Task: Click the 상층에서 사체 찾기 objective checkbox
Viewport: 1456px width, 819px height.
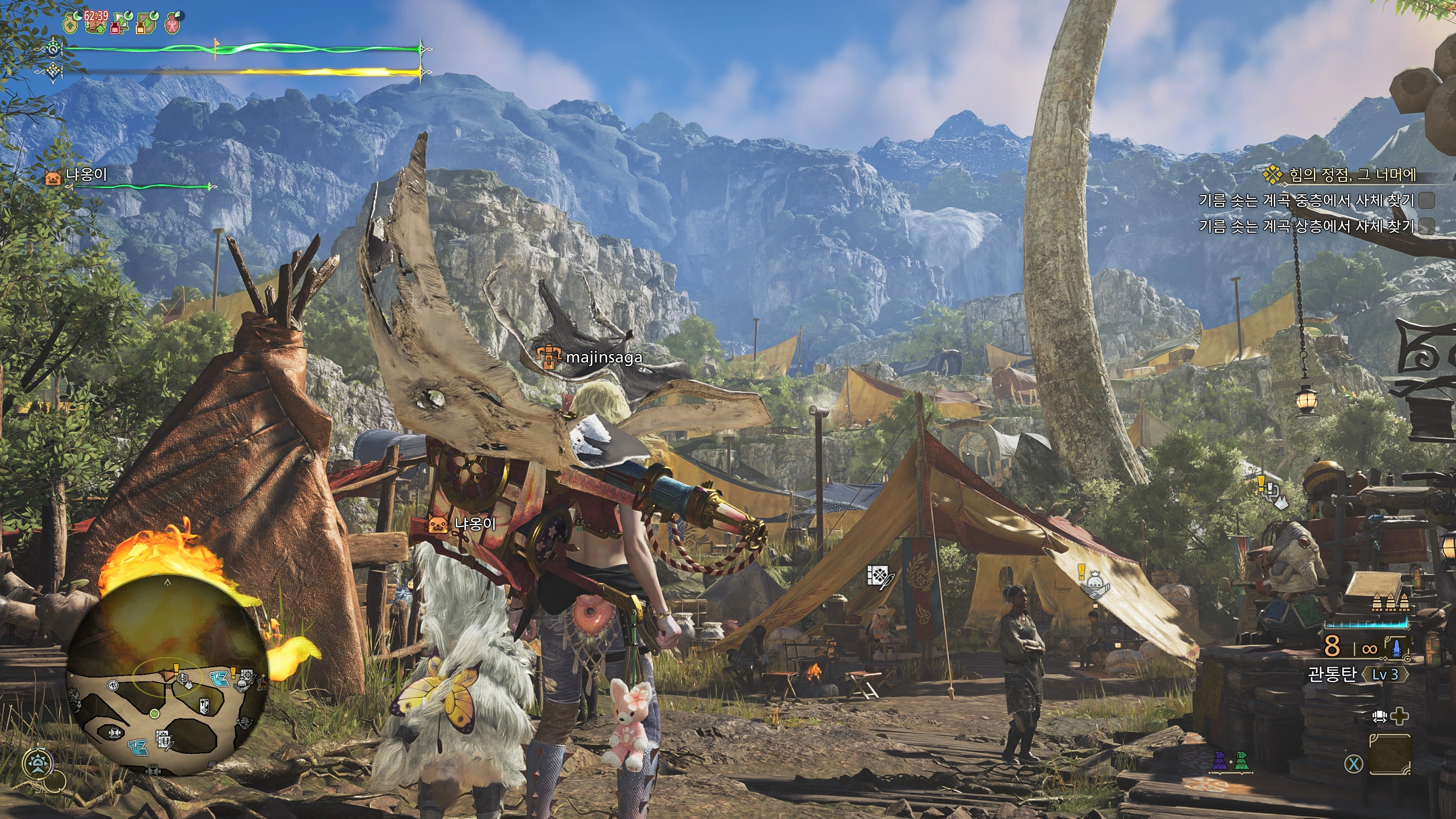Action: [1426, 226]
